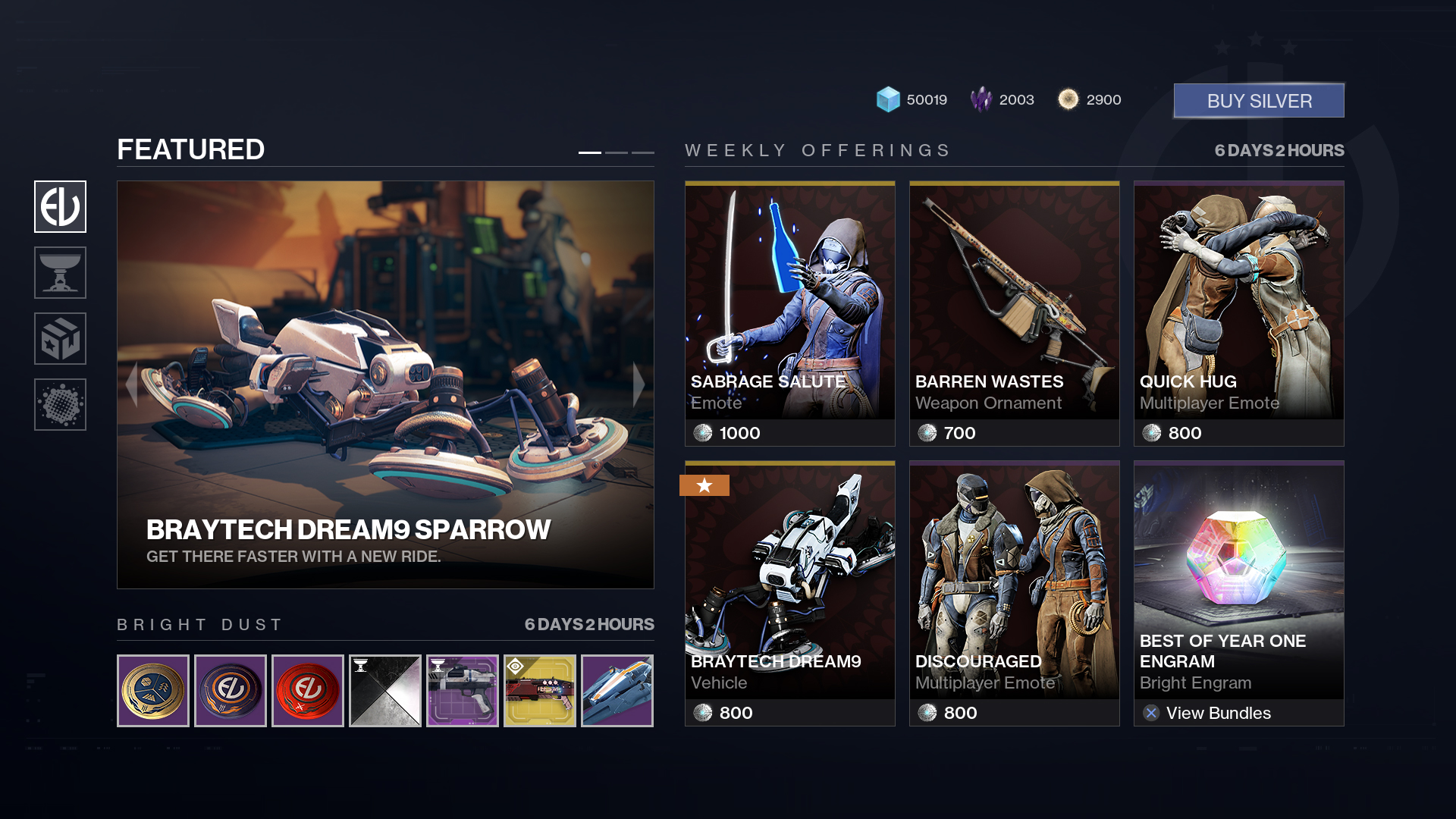Switch to the chalice icon category tab
This screenshot has height=819, width=1456.
point(61,272)
